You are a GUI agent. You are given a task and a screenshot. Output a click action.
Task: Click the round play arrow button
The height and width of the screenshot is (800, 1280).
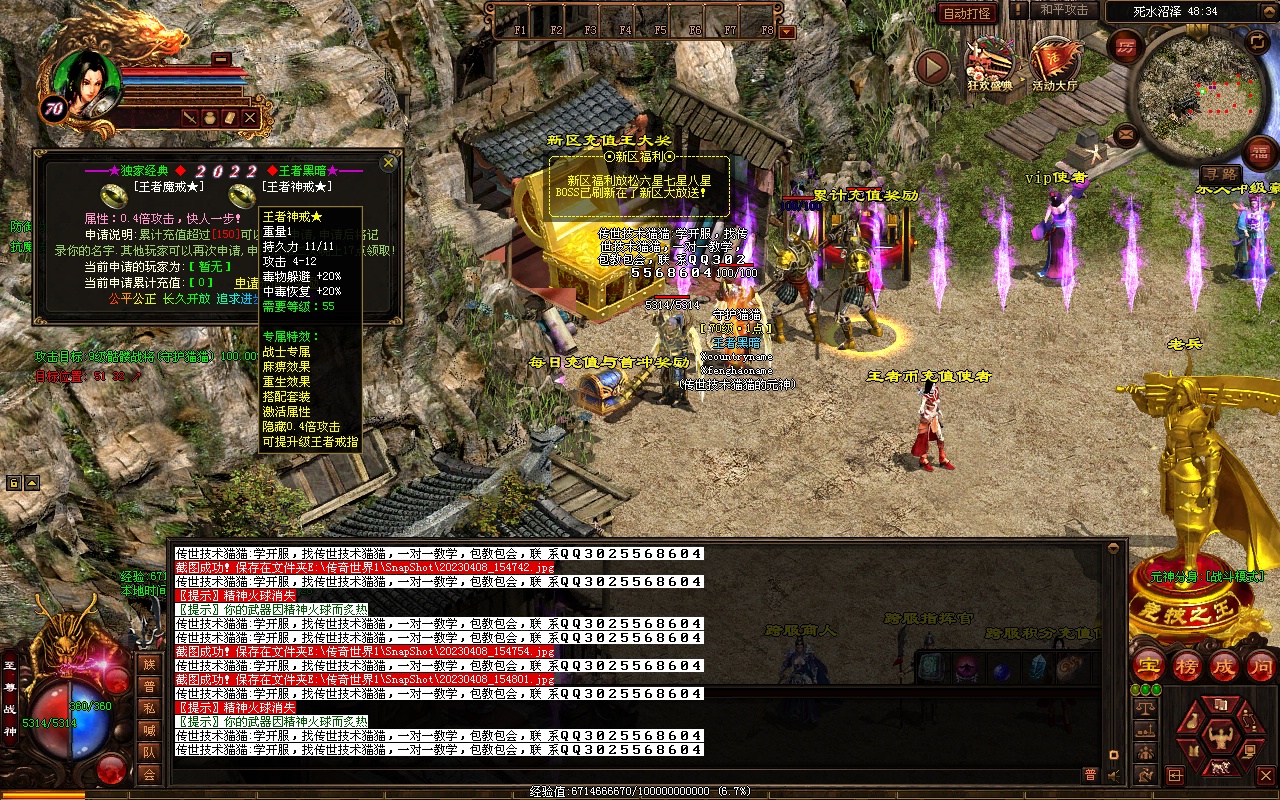click(932, 68)
